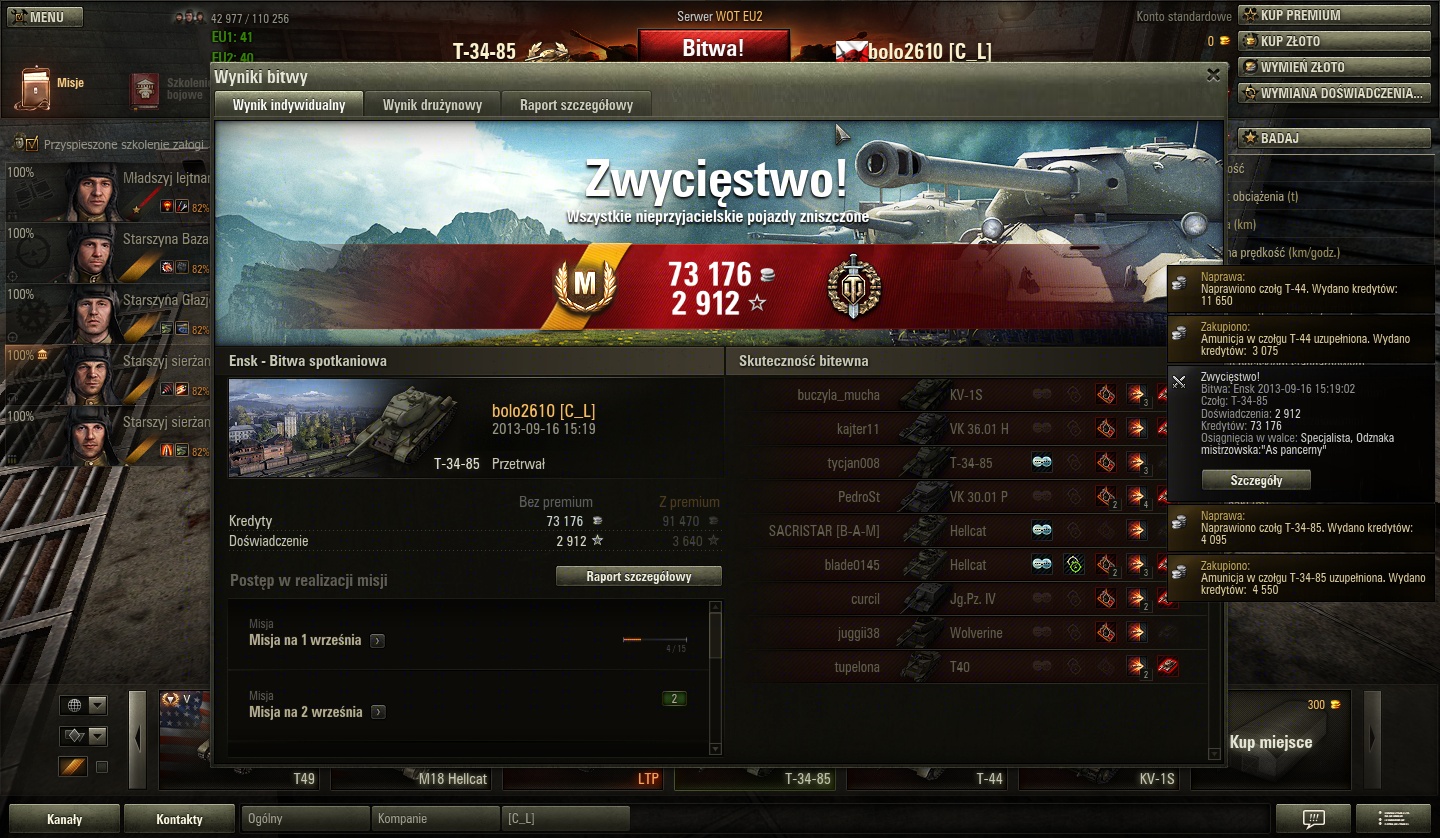1440x838 pixels.
Task: Start a battle with the Bitwa! button
Action: (713, 48)
